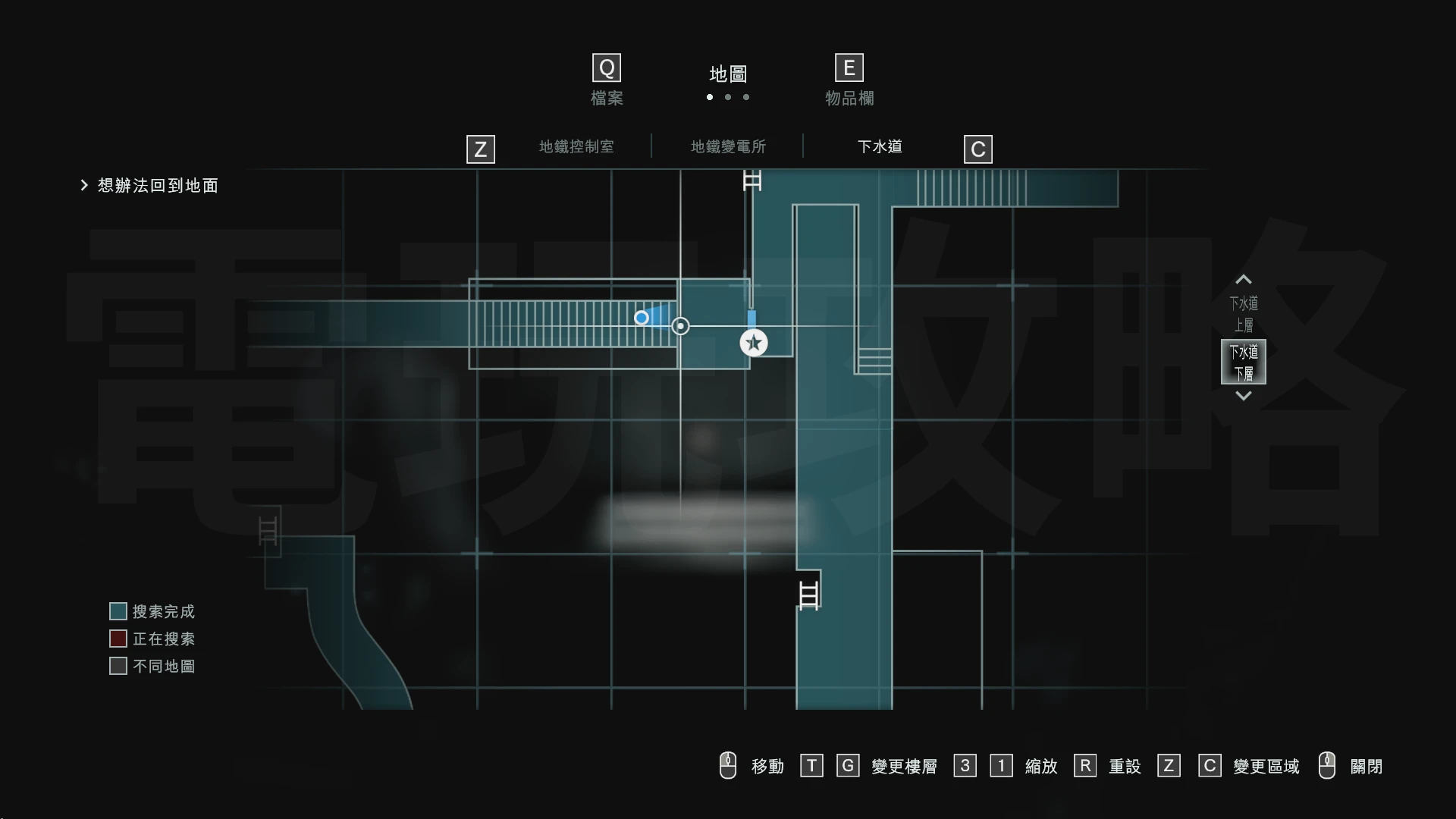Click the floor down arrow
Viewport: 1456px width, 819px height.
point(1244,396)
